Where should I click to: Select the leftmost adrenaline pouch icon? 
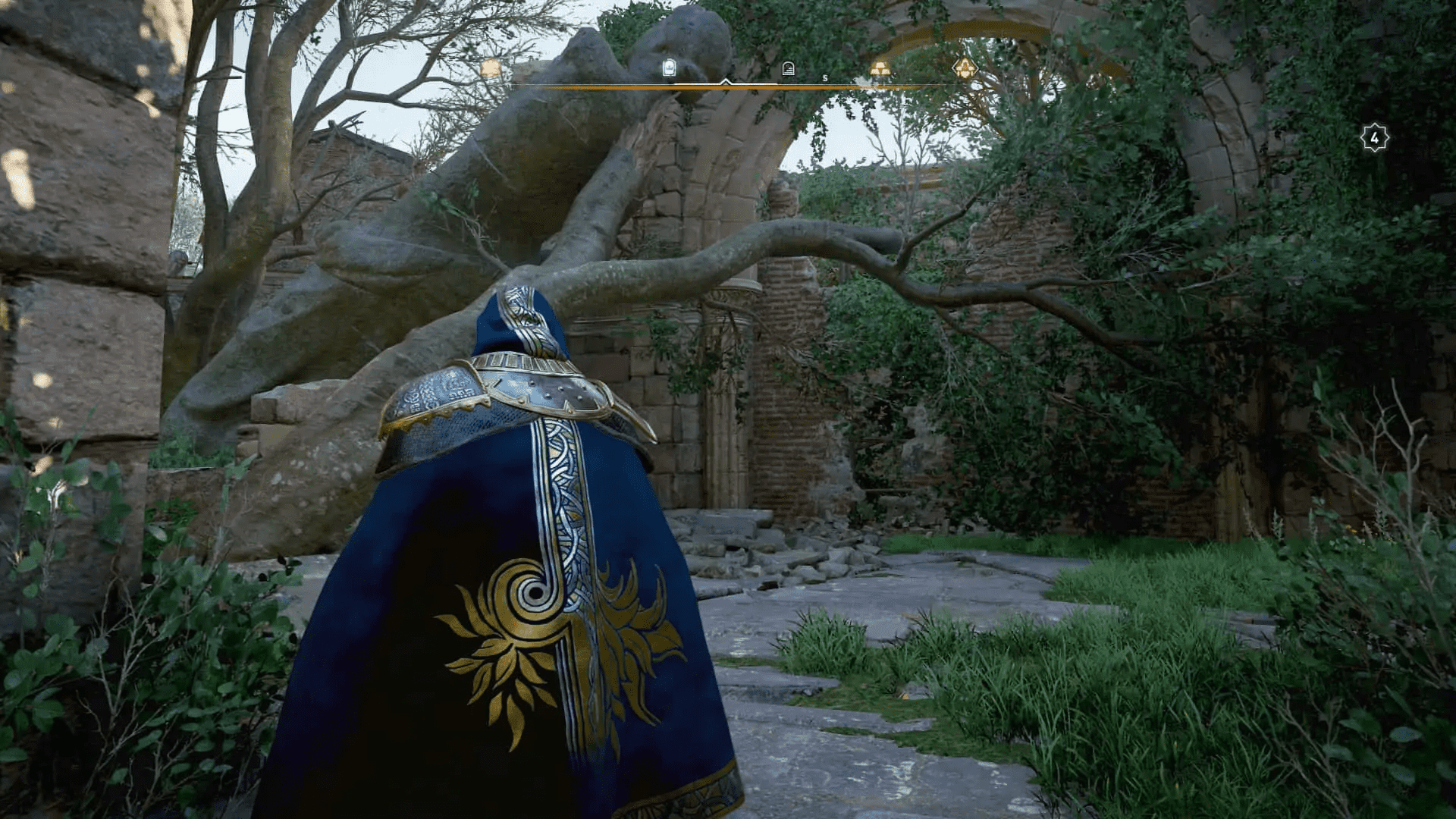[x=489, y=68]
